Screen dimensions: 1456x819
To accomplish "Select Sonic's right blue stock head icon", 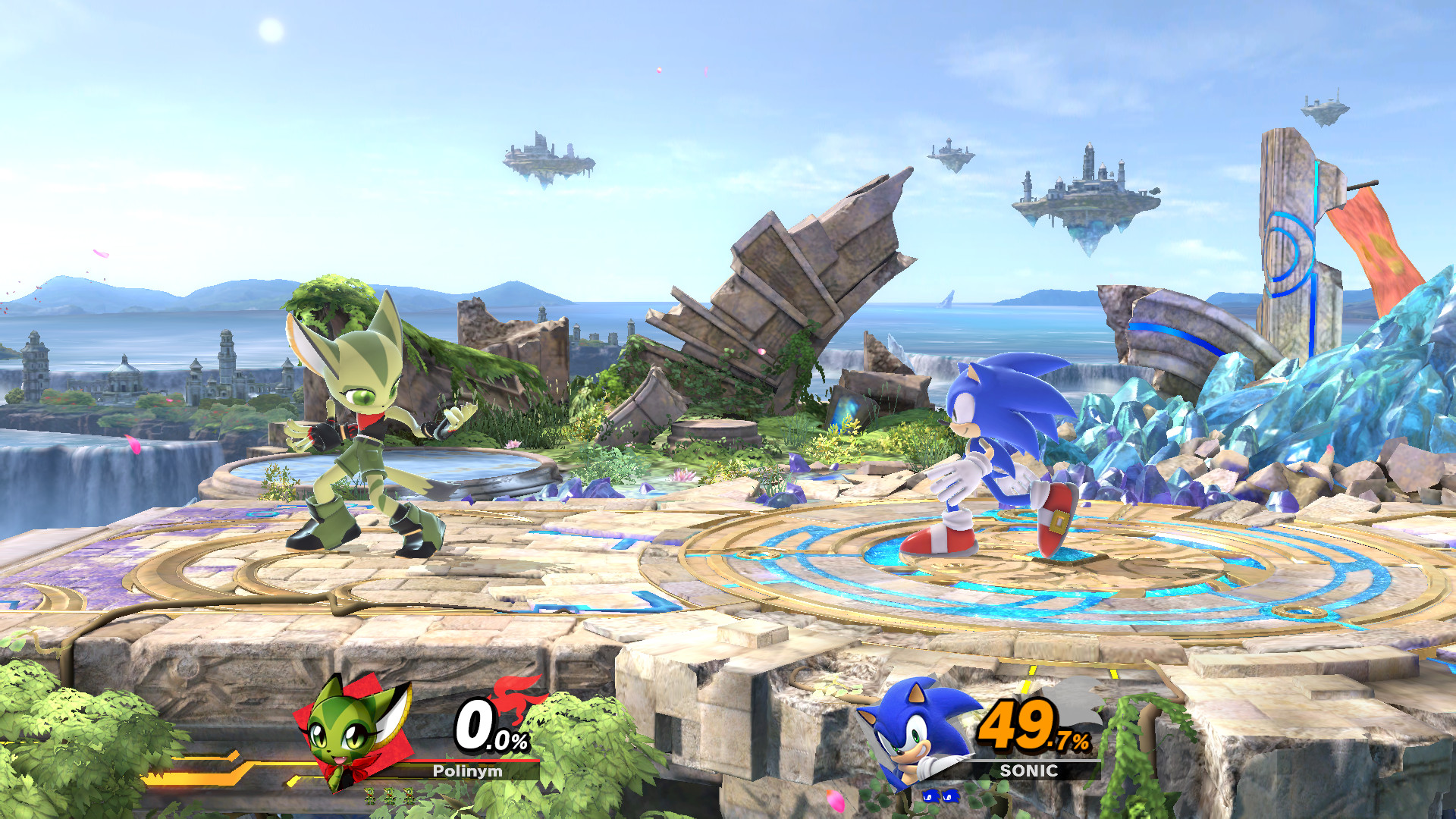I will [x=950, y=797].
